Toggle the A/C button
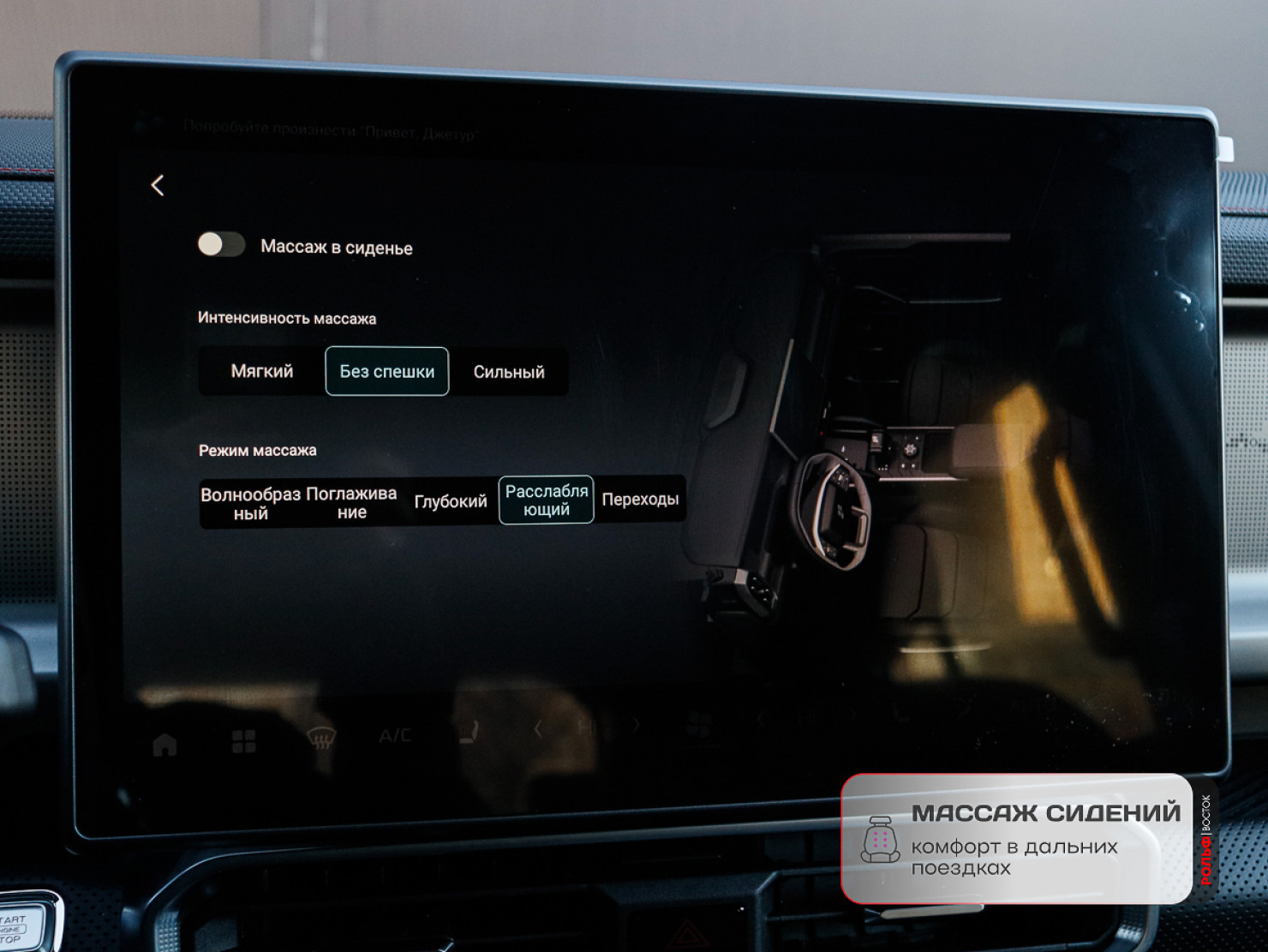The width and height of the screenshot is (1268, 952). pyautogui.click(x=395, y=735)
